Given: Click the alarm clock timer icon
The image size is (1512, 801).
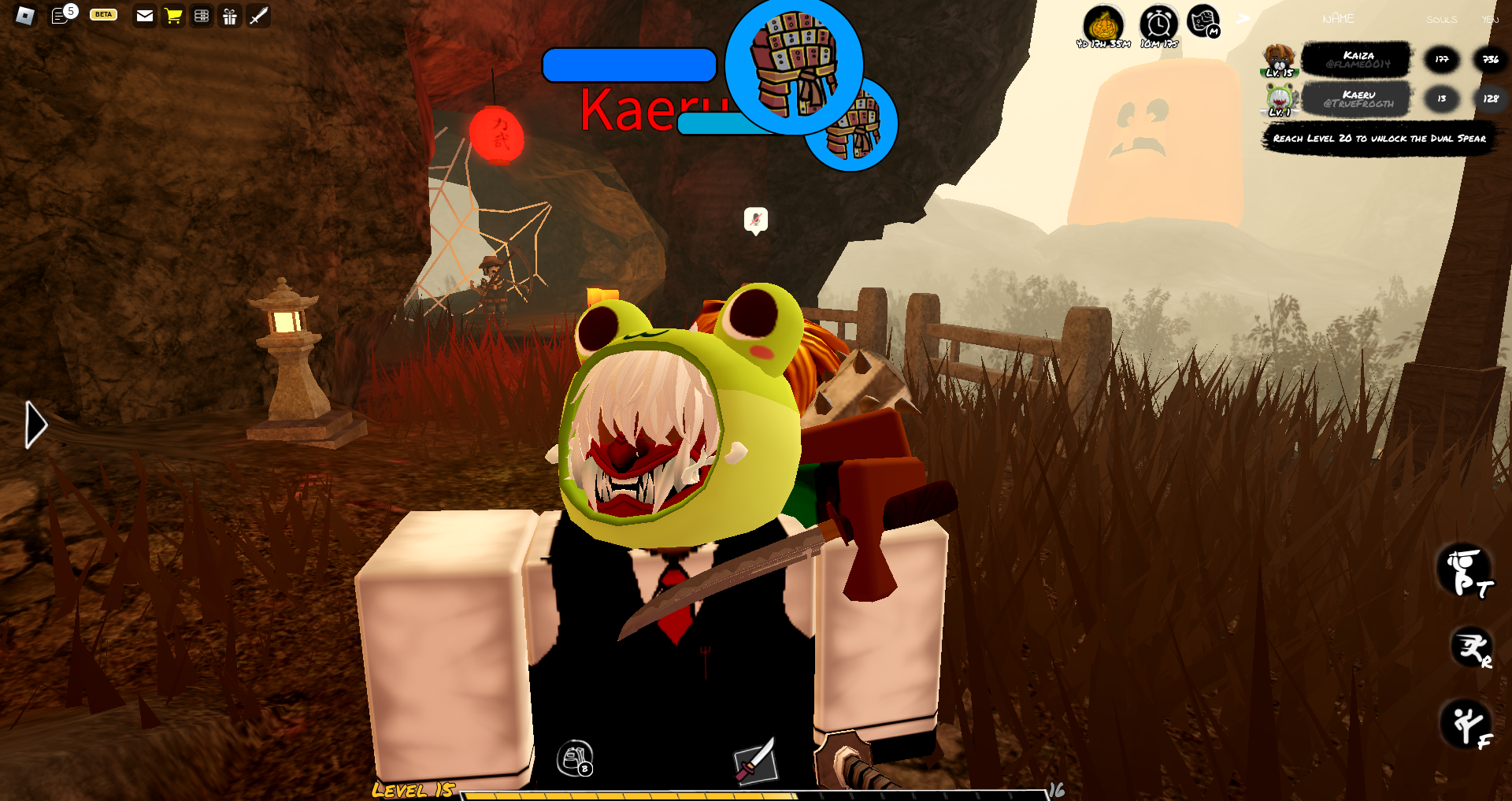Looking at the screenshot, I should [x=1158, y=25].
